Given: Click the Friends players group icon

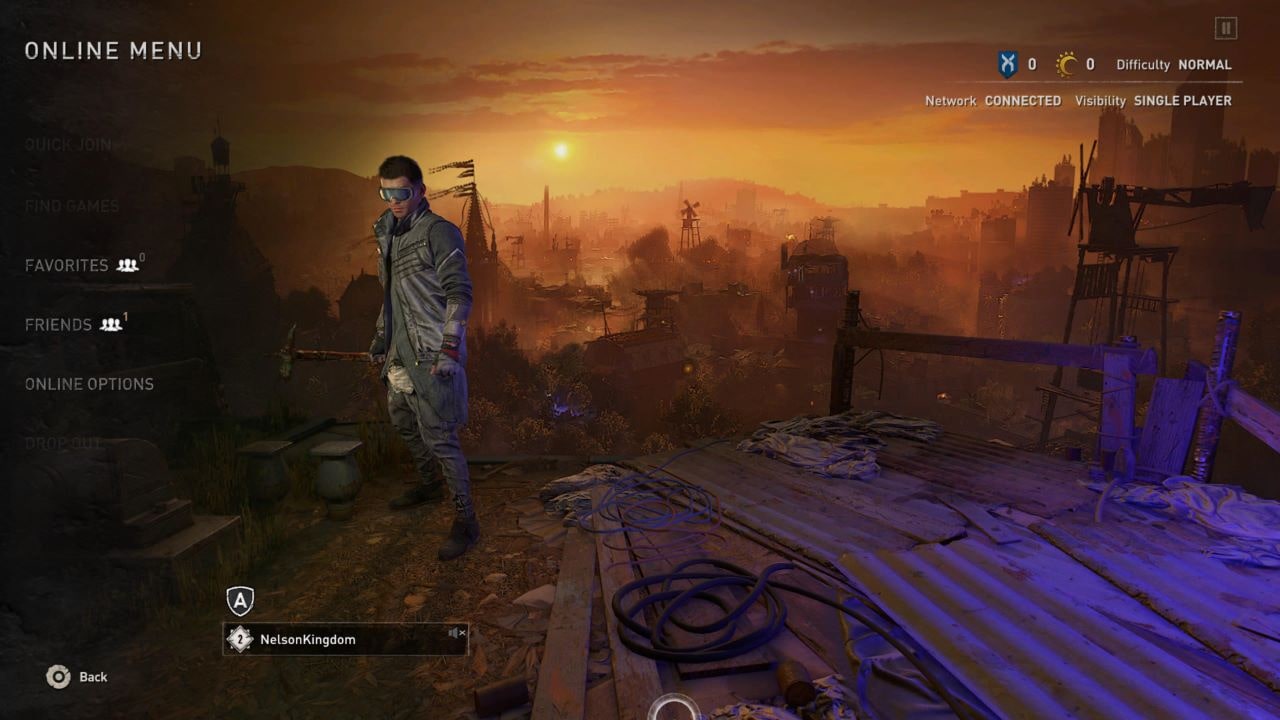Looking at the screenshot, I should 110,325.
